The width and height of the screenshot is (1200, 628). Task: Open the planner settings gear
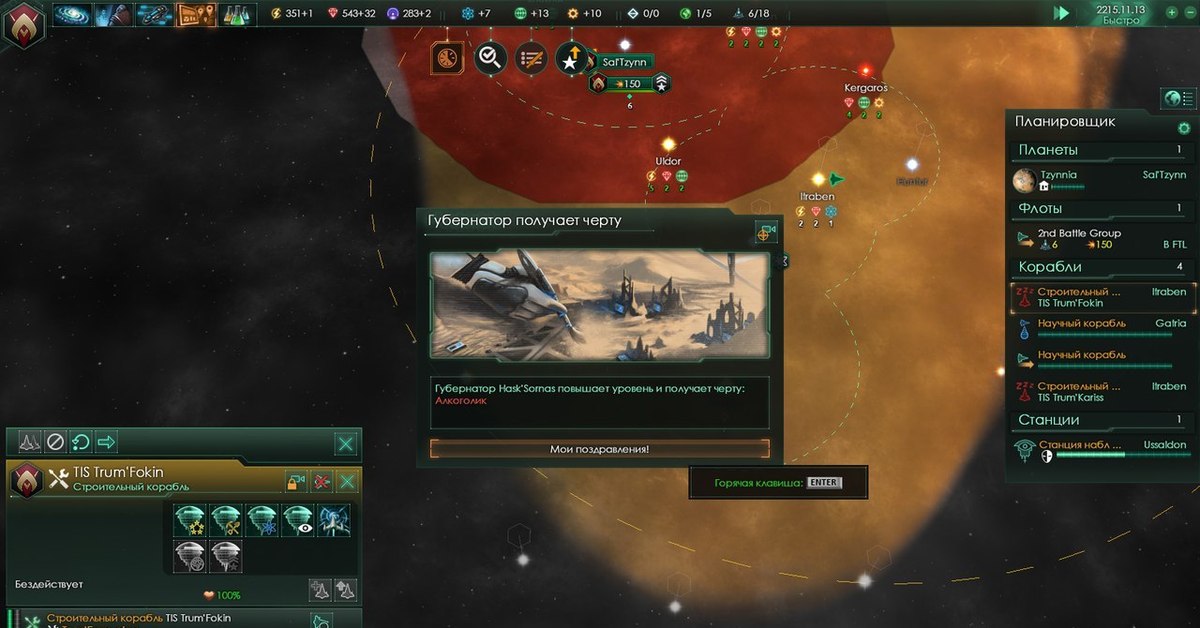[1184, 128]
